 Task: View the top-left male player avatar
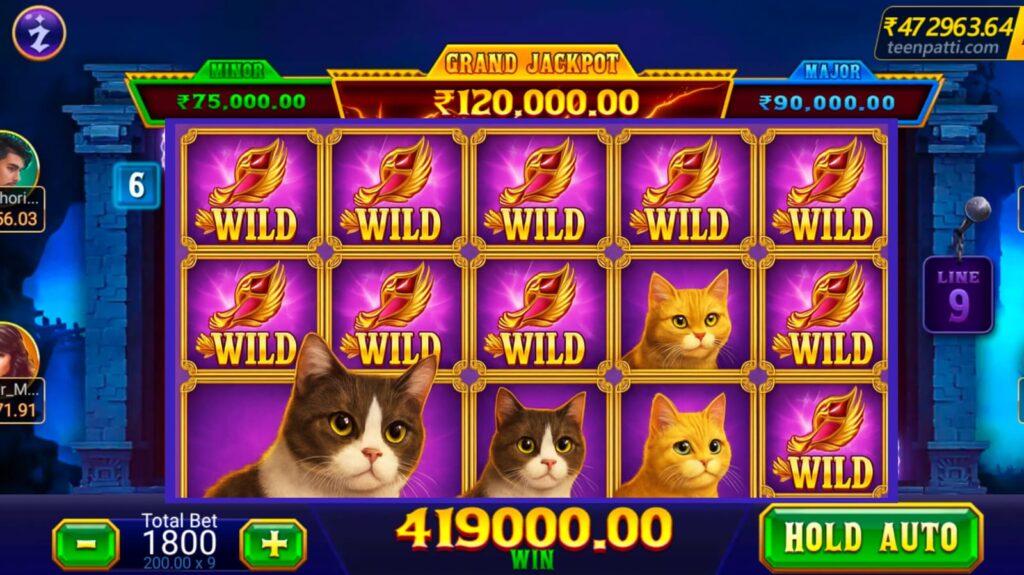tap(17, 160)
